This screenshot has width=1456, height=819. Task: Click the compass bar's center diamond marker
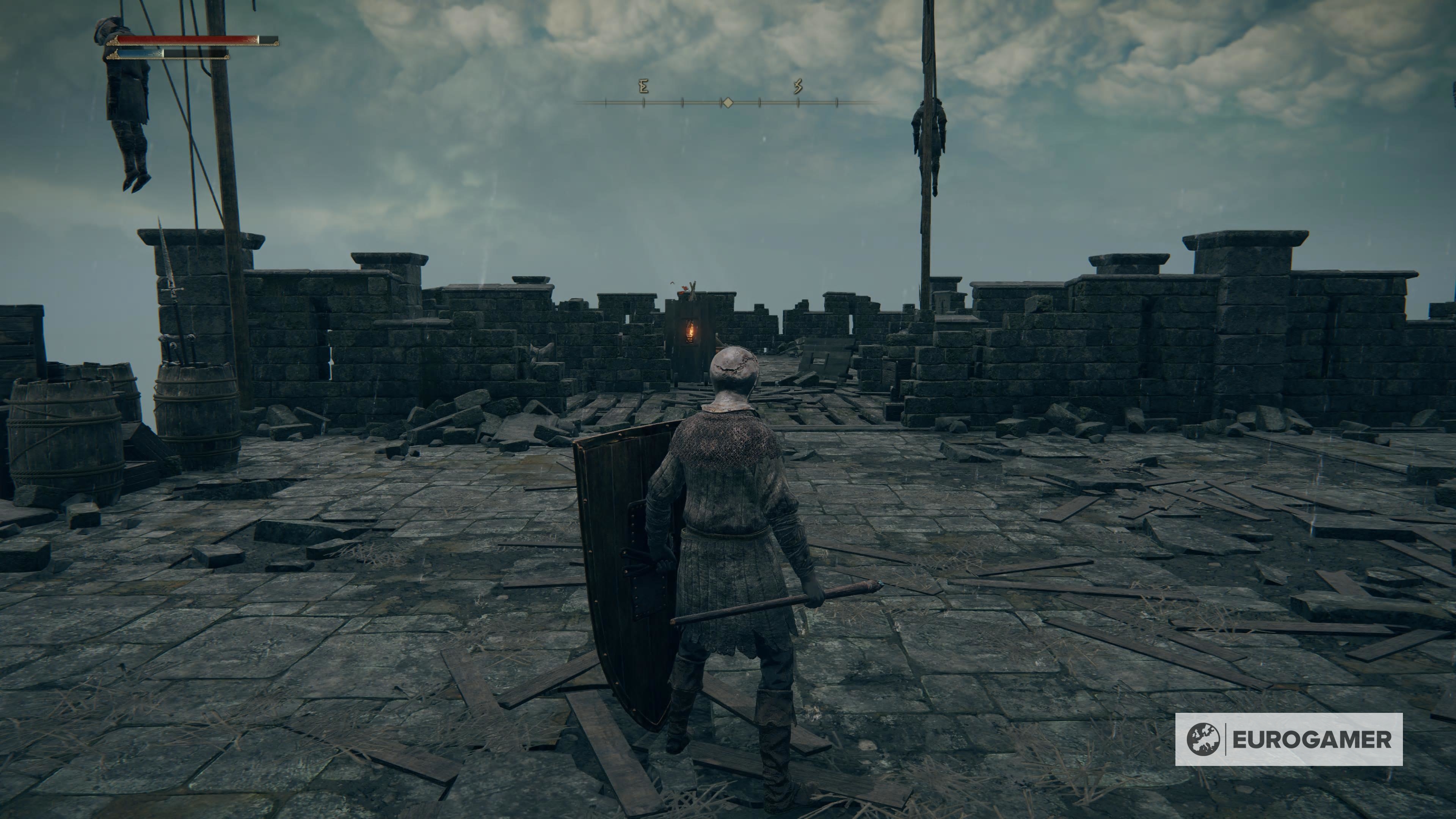728,102
